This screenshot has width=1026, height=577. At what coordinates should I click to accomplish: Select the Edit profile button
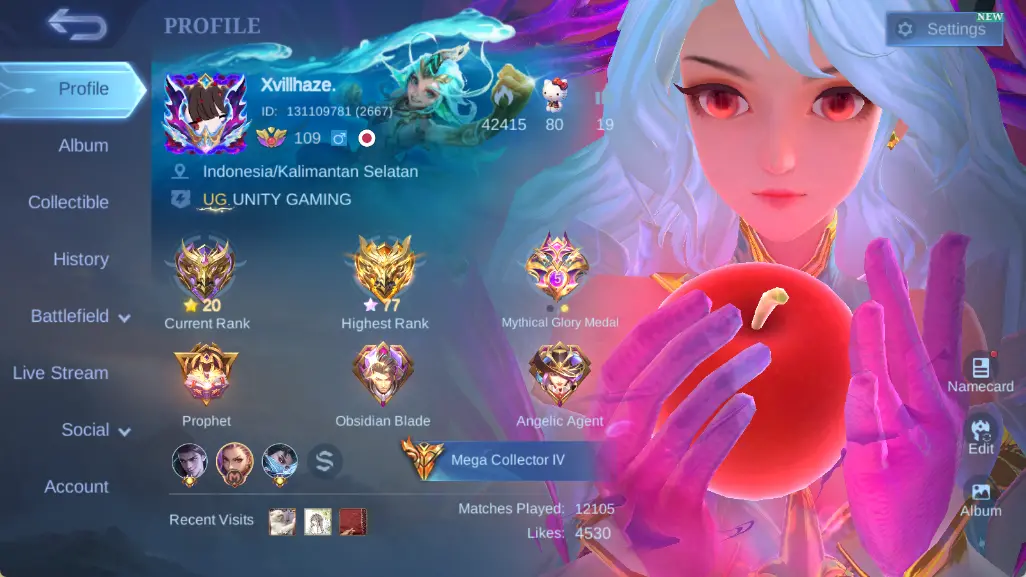[x=980, y=434]
